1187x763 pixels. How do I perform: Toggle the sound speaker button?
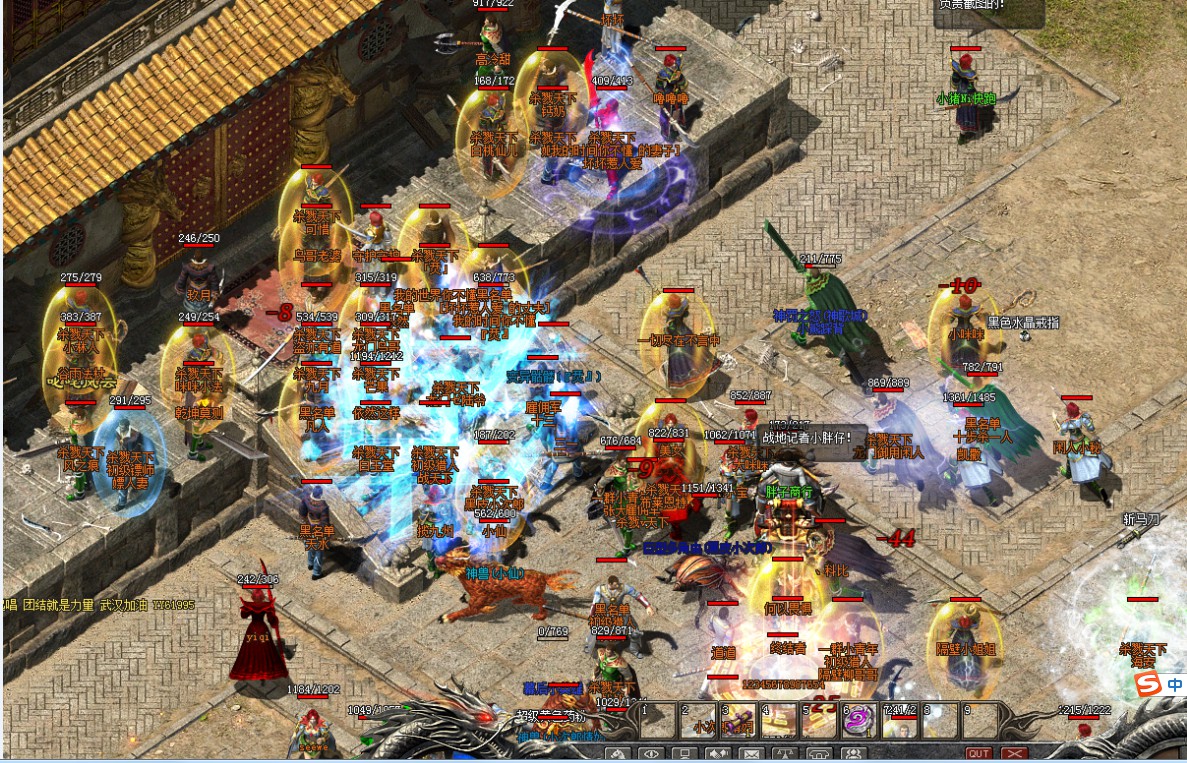718,754
